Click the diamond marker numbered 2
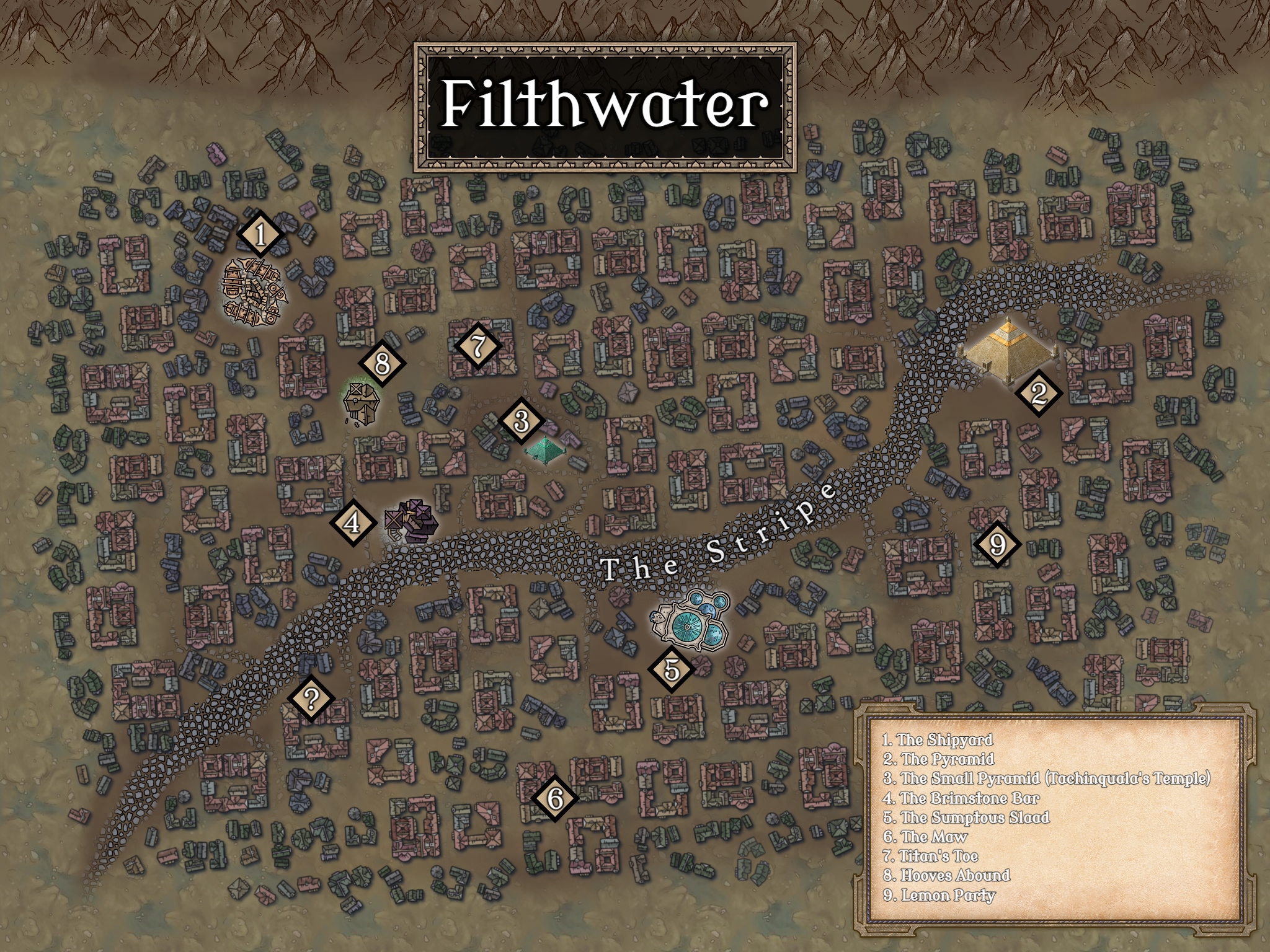The height and width of the screenshot is (952, 1270). coord(1038,392)
